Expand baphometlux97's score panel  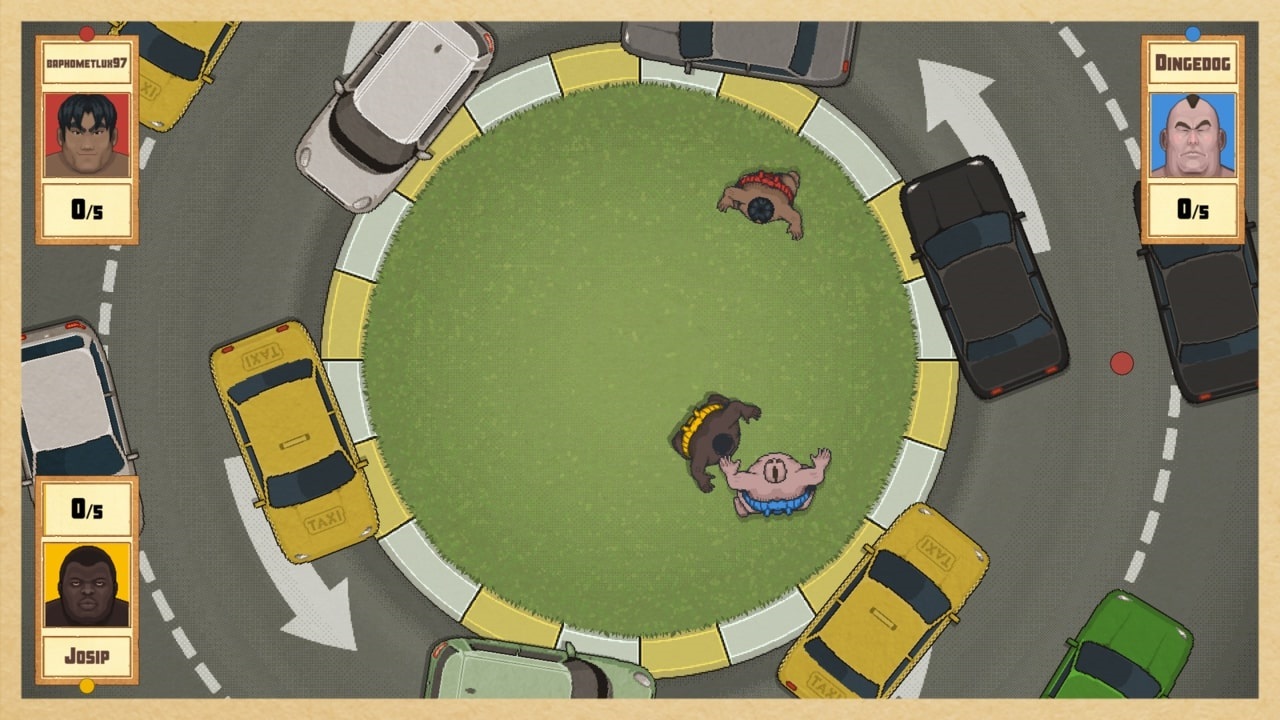(86, 211)
